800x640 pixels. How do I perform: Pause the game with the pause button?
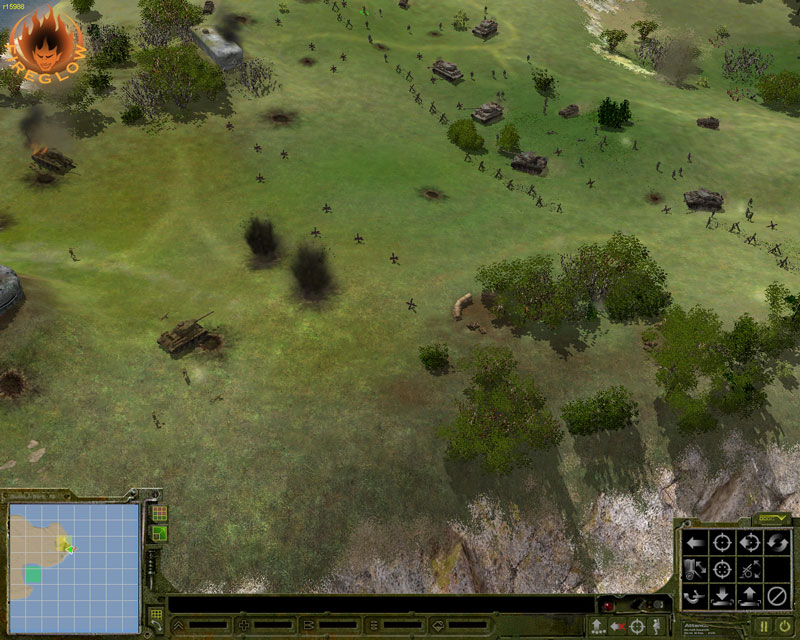[763, 627]
